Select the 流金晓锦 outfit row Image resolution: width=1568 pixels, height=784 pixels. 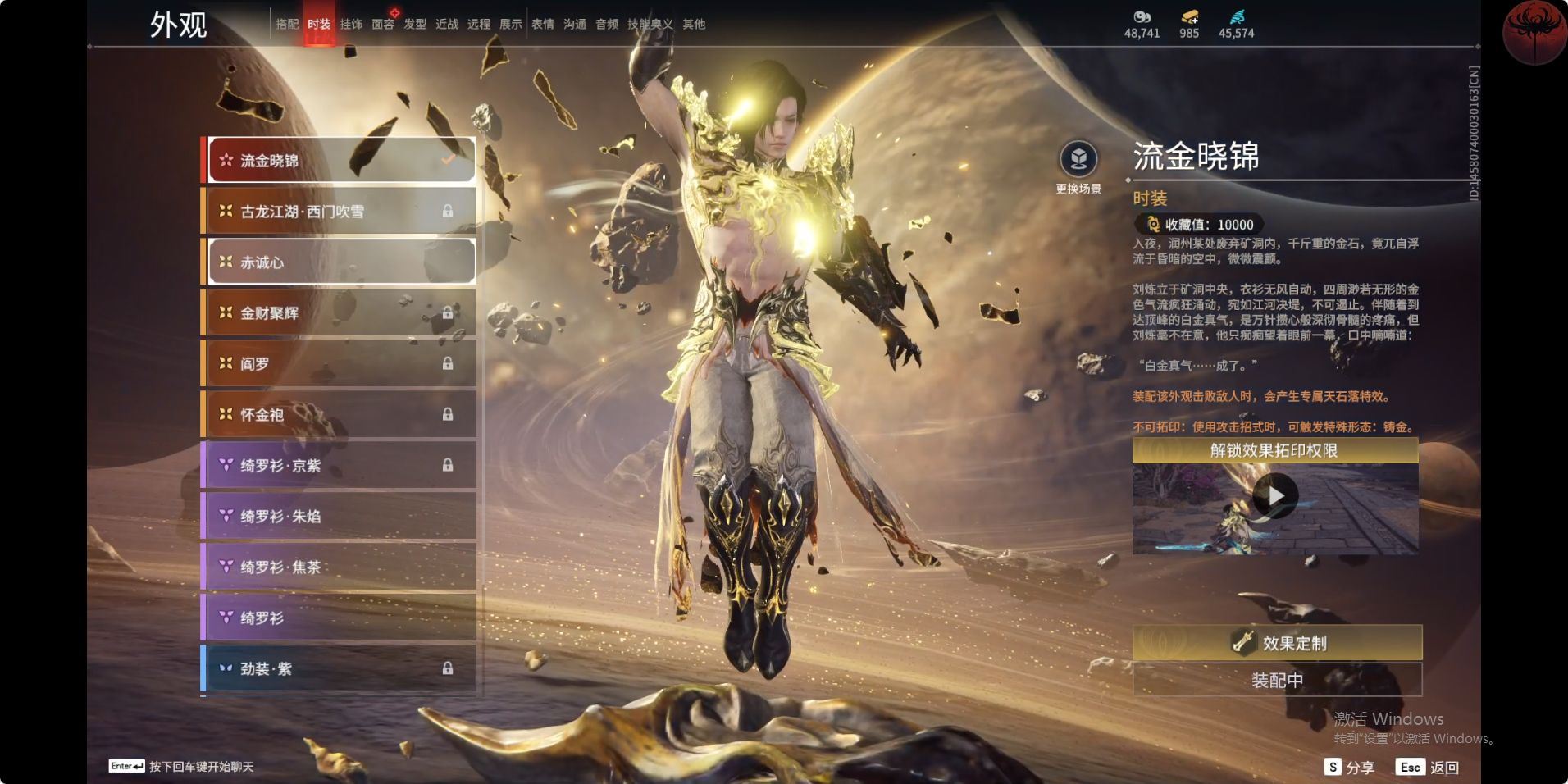341,160
